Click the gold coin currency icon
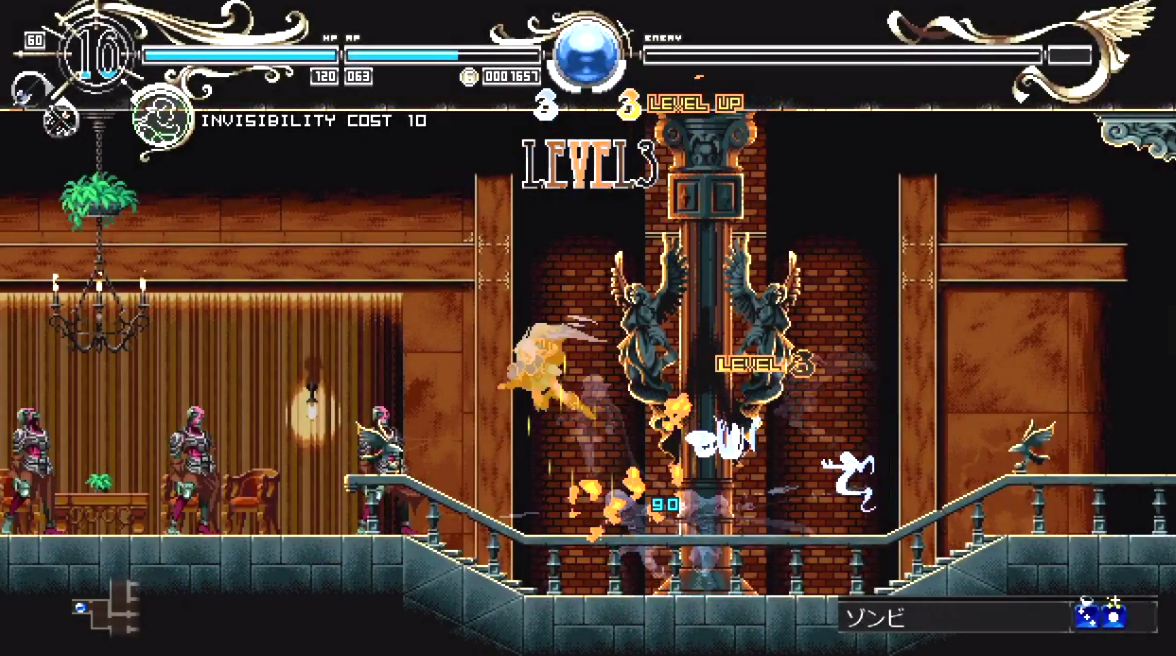Screen dimensions: 1176x656 click(469, 76)
